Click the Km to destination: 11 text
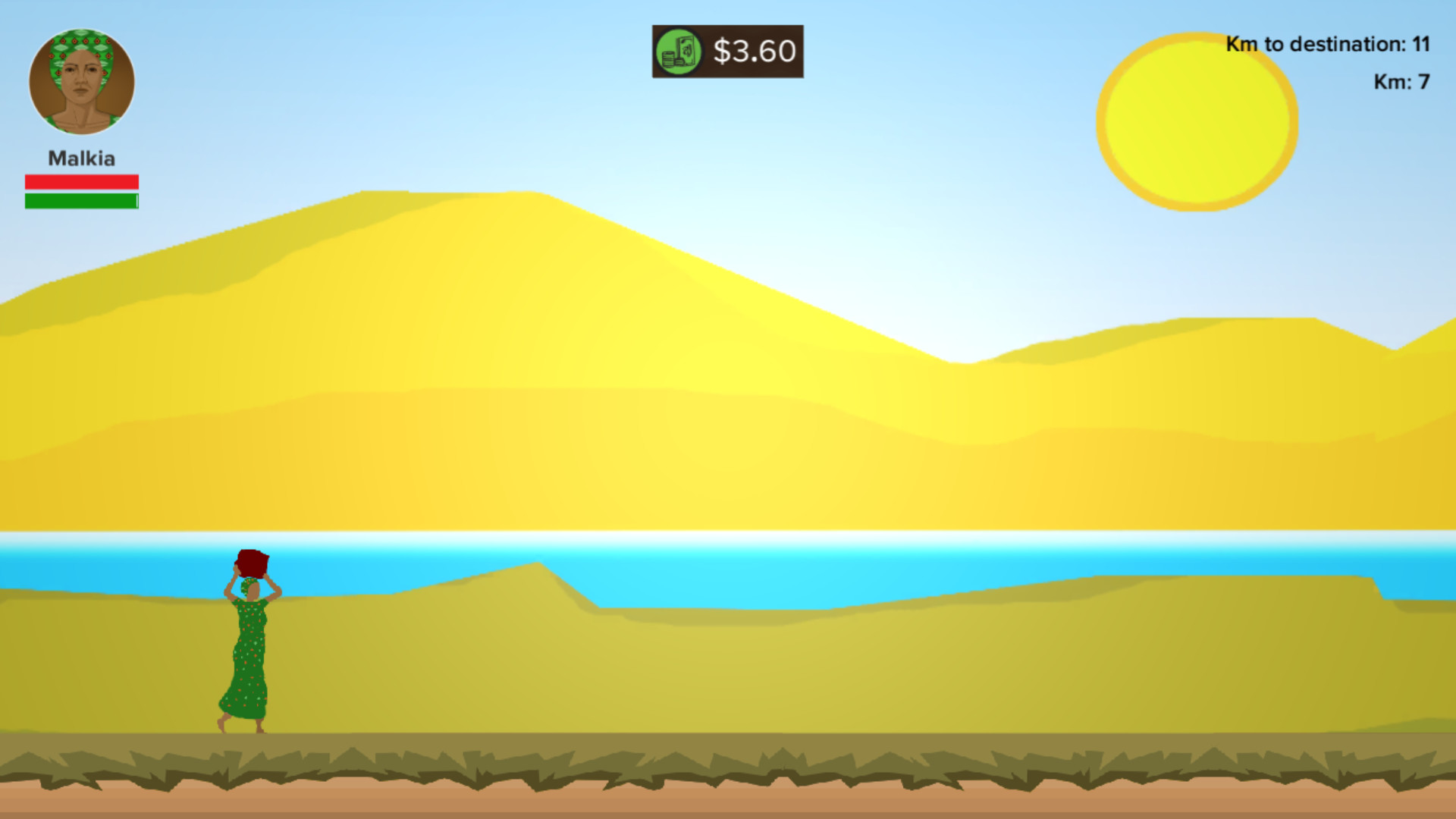 1328,44
